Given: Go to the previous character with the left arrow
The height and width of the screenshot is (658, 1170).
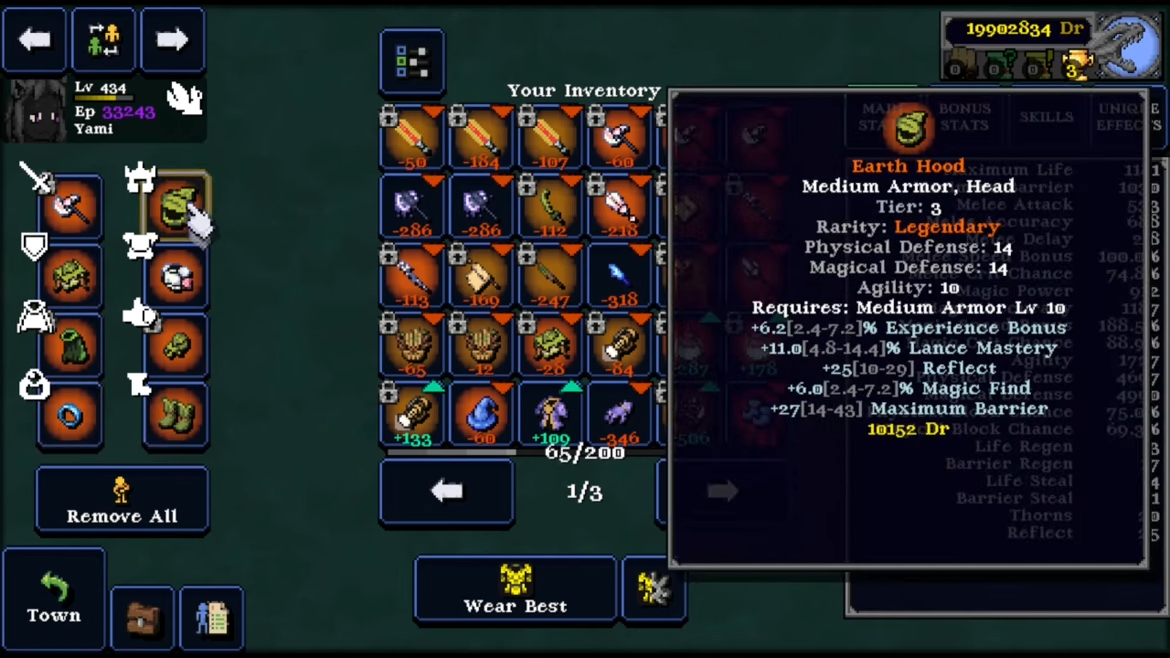Looking at the screenshot, I should click(x=35, y=41).
